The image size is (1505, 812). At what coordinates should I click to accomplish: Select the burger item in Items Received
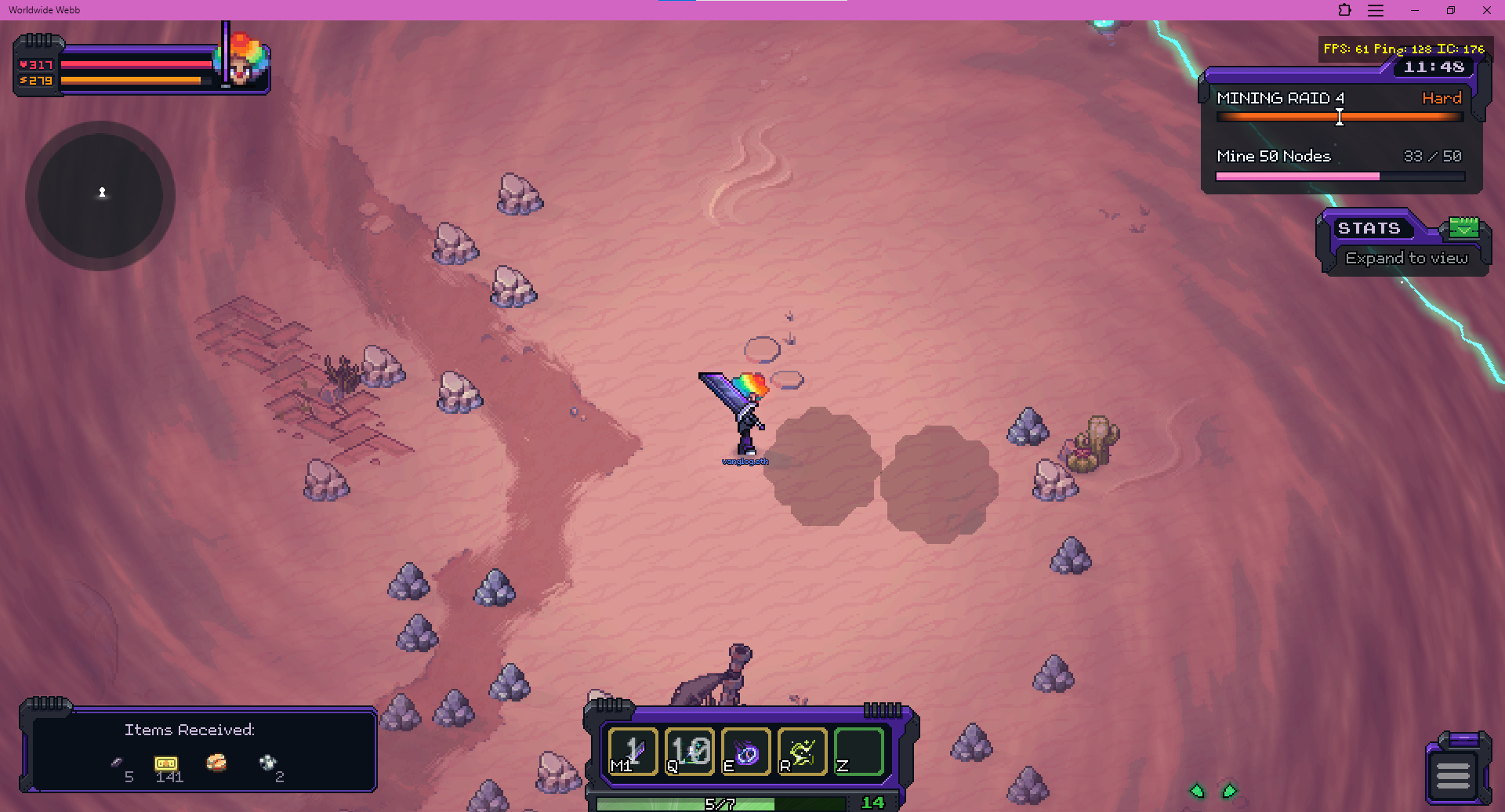[x=216, y=763]
